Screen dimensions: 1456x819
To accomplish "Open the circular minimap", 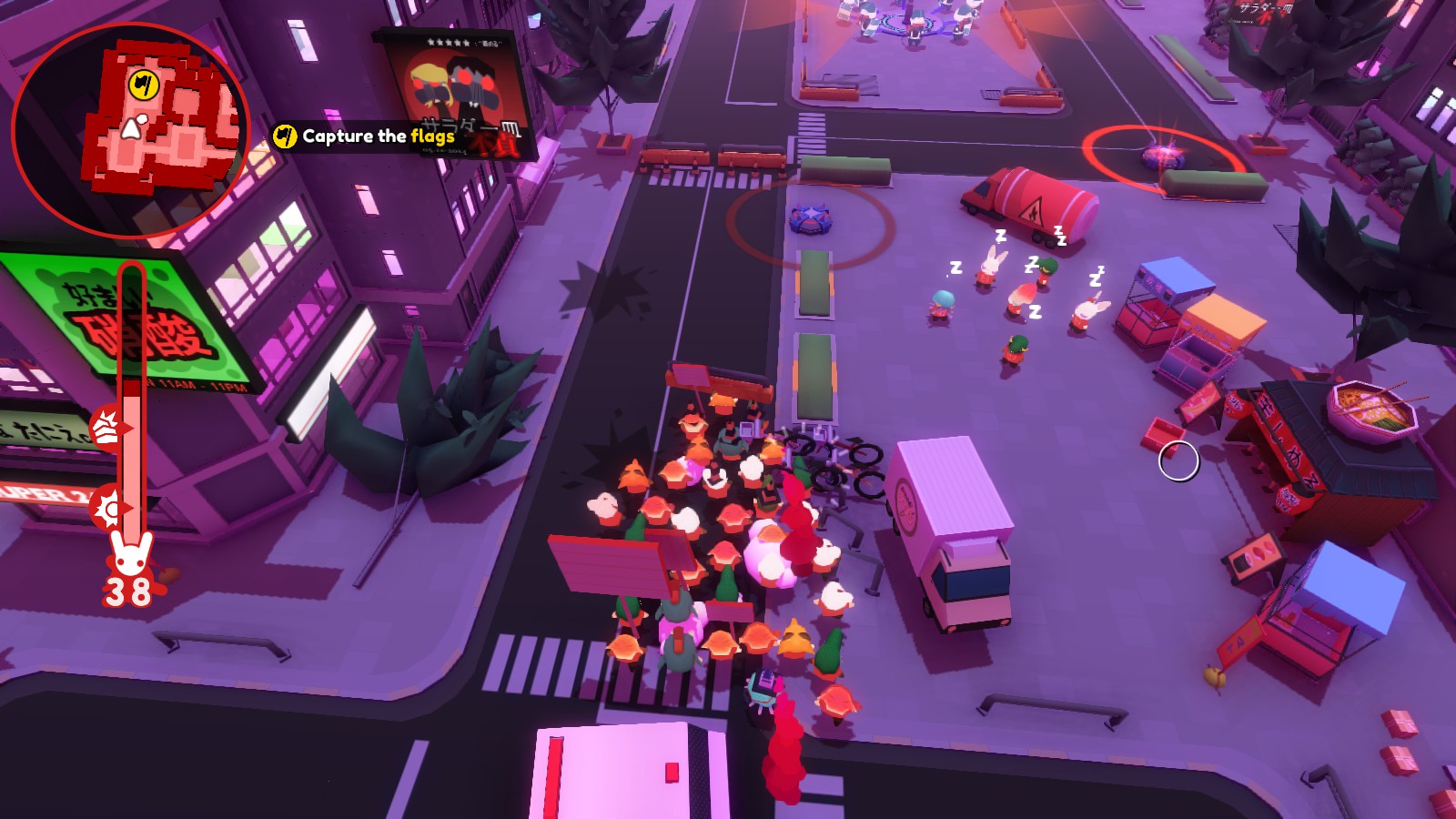I will pyautogui.click(x=129, y=131).
